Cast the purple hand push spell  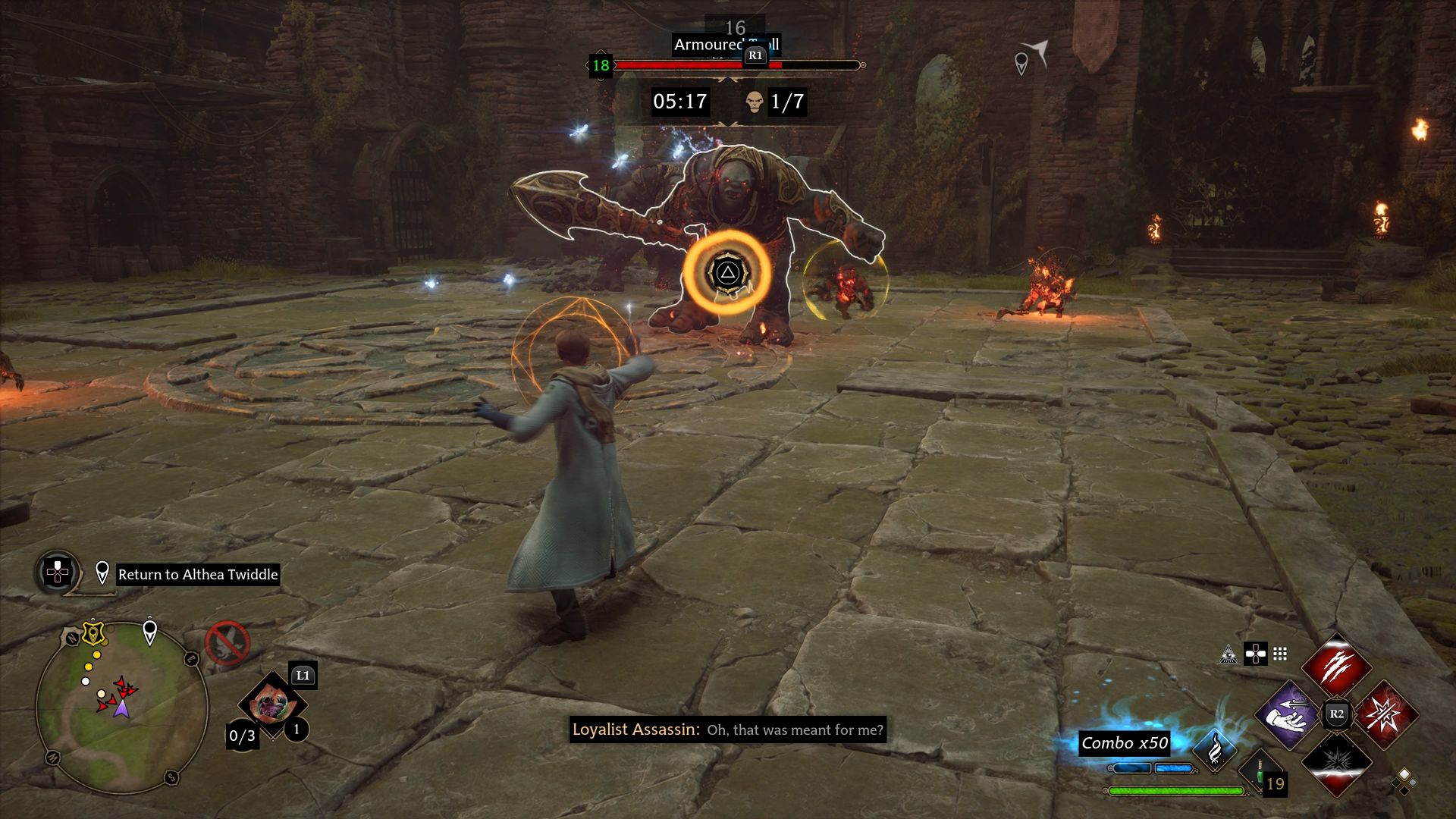pos(1288,715)
